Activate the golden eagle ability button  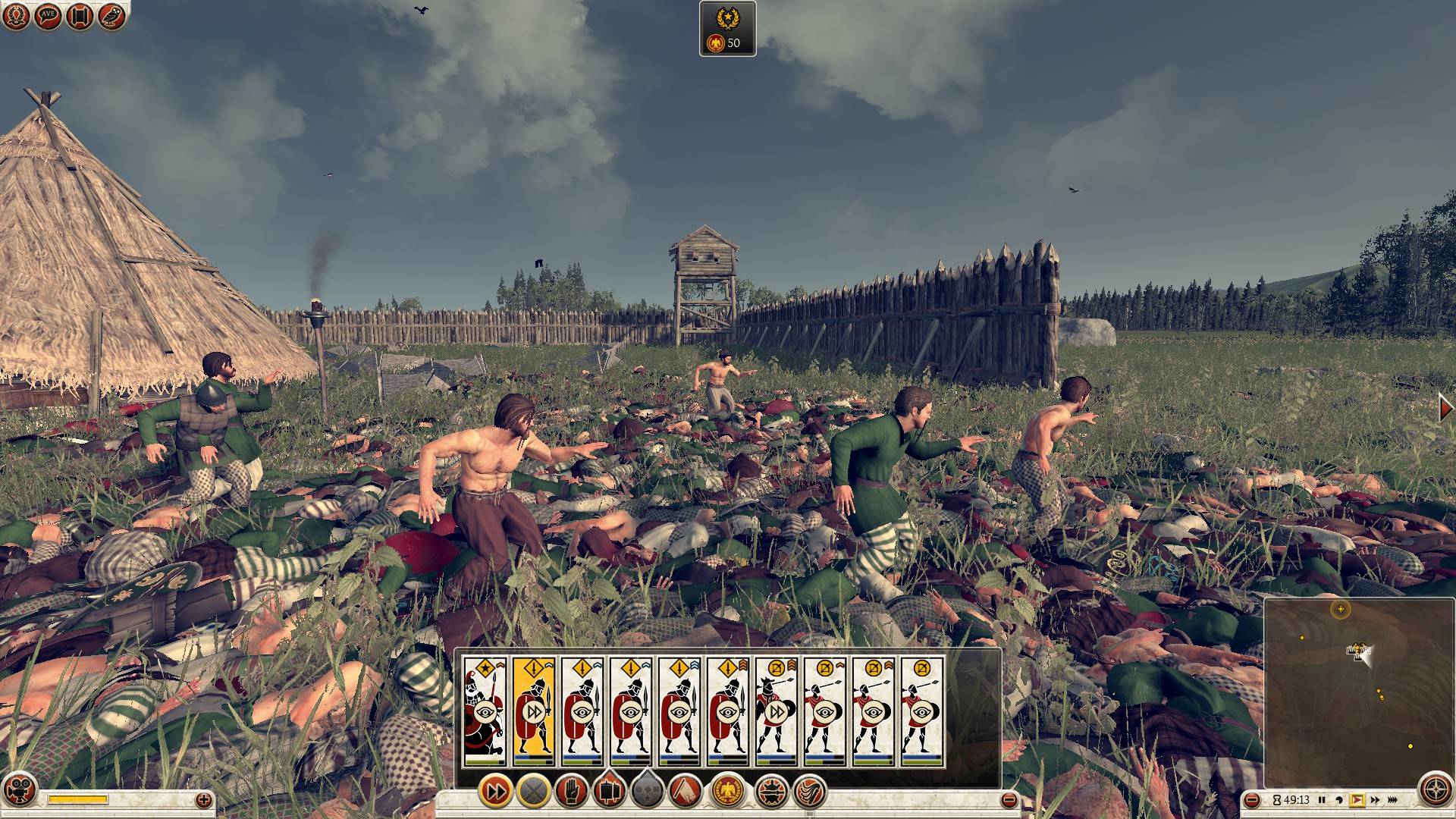click(727, 792)
